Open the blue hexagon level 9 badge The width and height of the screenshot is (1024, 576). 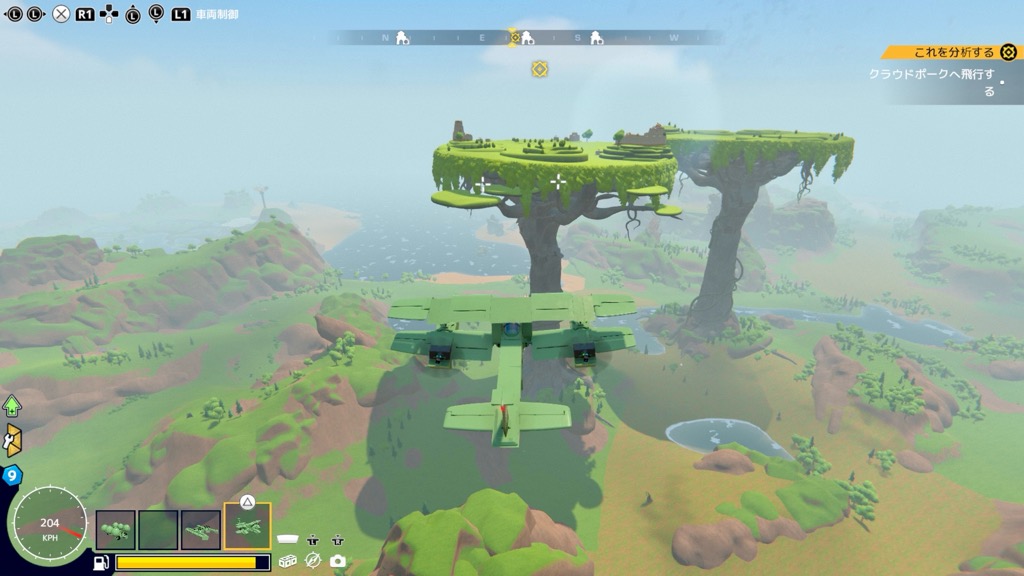(x=12, y=476)
